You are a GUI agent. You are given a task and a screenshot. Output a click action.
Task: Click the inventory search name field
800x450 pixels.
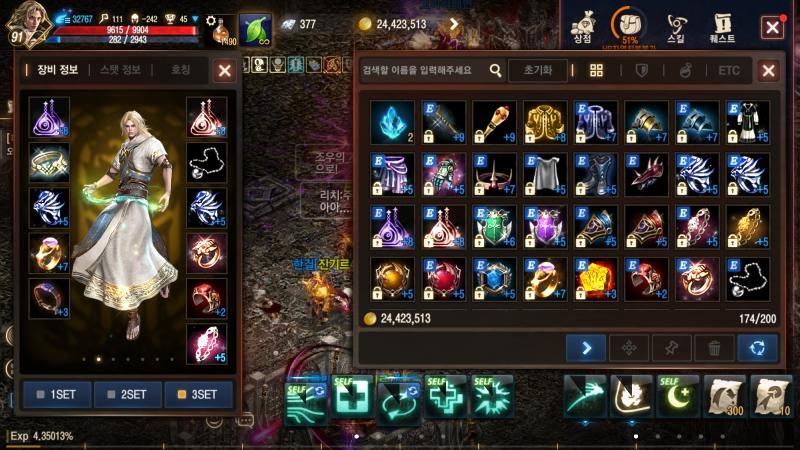click(420, 71)
